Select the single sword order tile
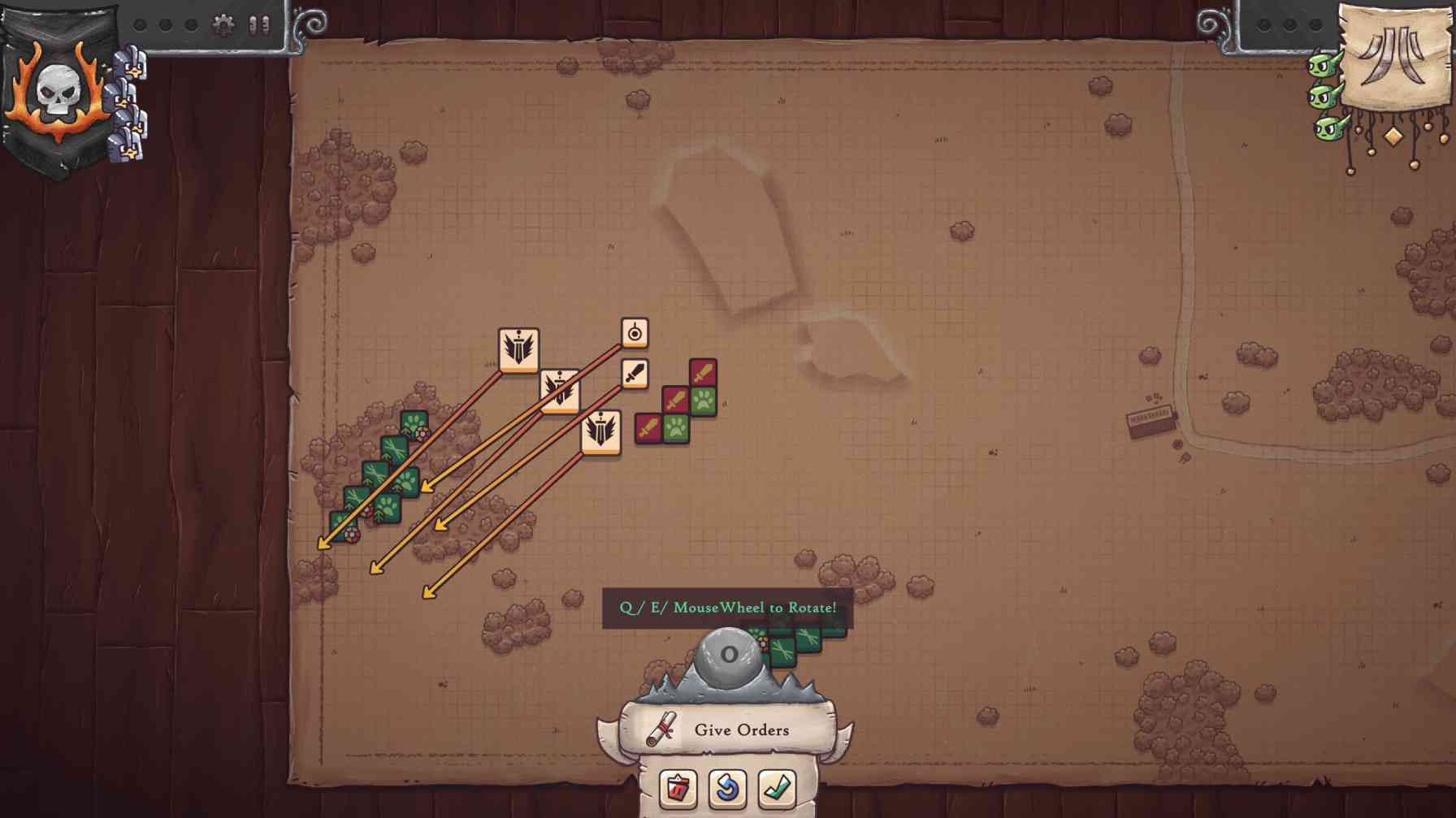The width and height of the screenshot is (1456, 818). (635, 374)
